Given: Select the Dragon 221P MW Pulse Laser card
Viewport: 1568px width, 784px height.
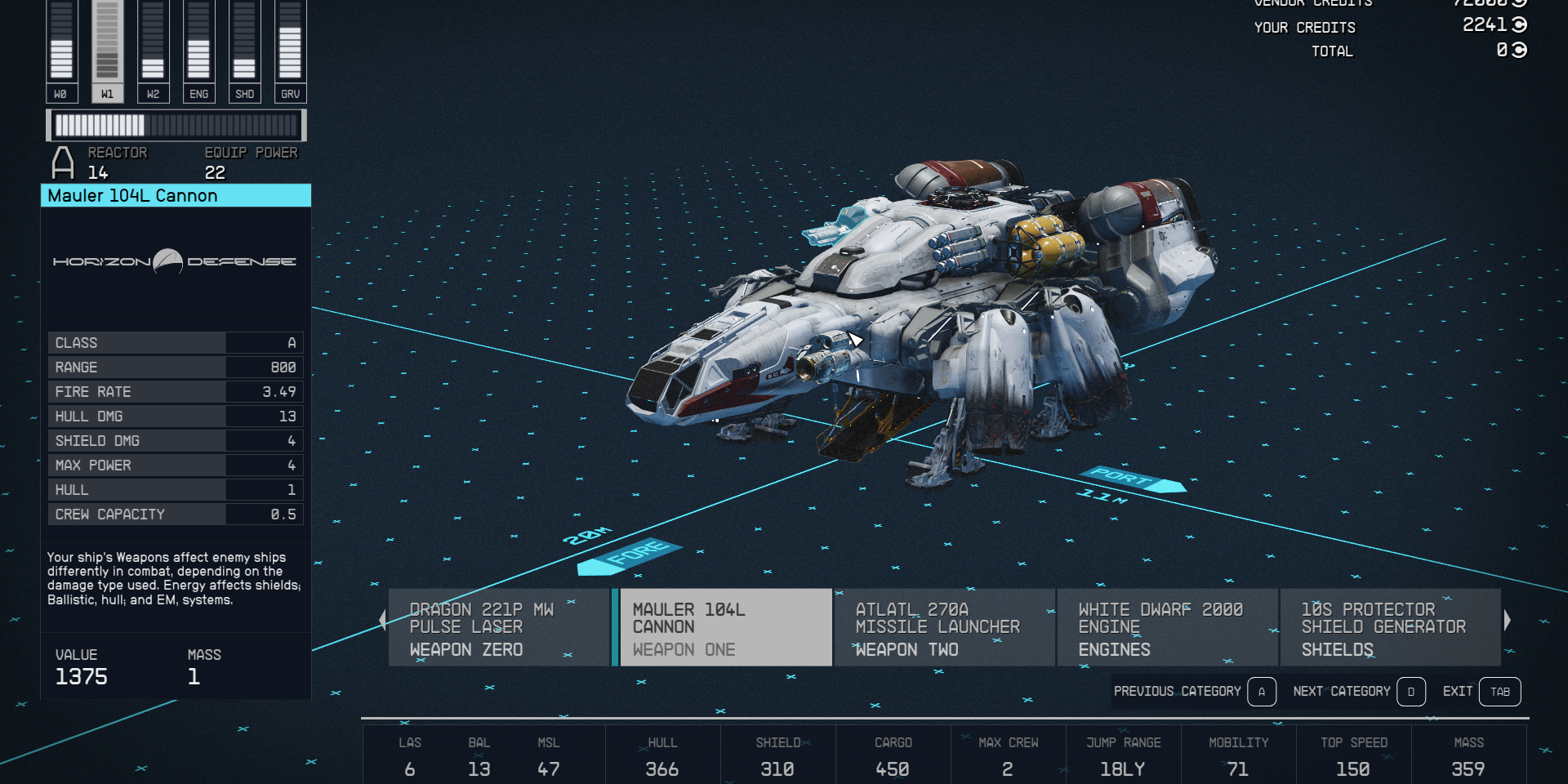Looking at the screenshot, I should click(499, 627).
